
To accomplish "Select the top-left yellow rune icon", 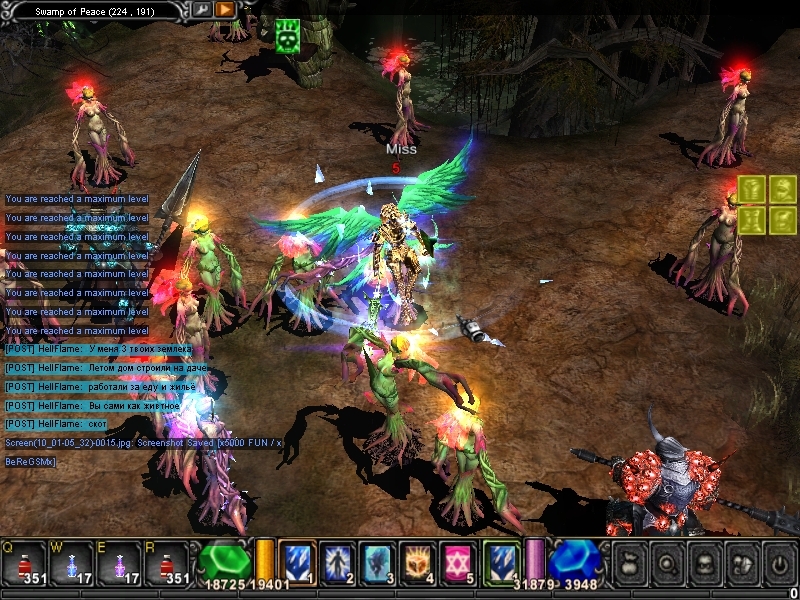I will pyautogui.click(x=753, y=189).
